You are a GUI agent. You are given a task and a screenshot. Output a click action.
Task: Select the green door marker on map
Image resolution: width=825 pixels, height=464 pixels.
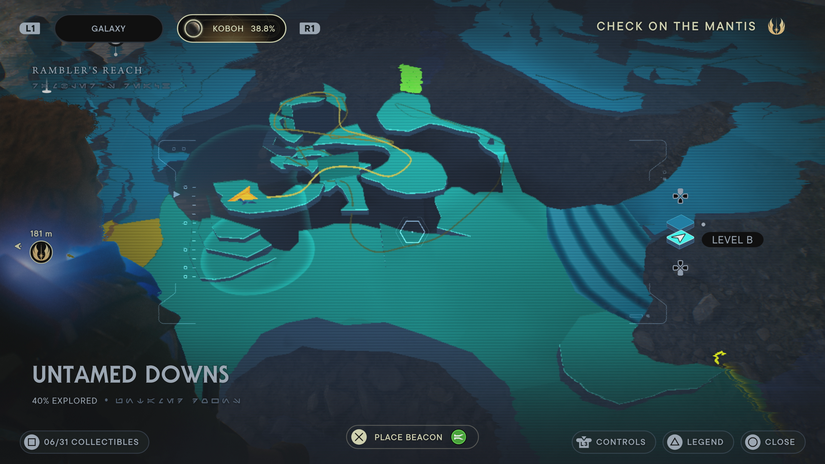pos(411,78)
